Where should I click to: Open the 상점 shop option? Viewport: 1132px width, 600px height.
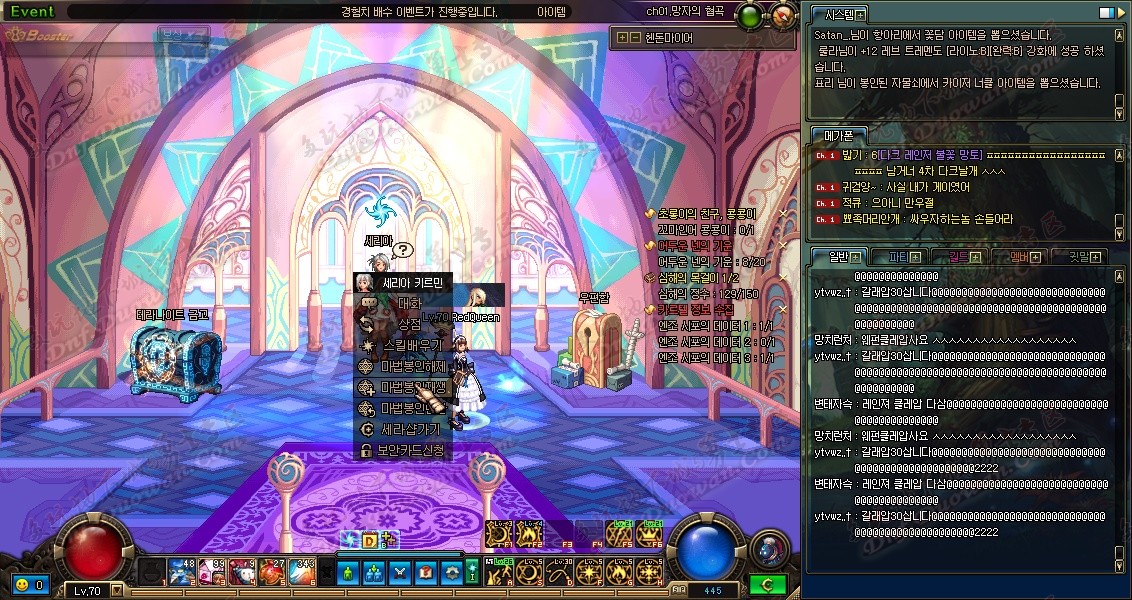coord(402,324)
